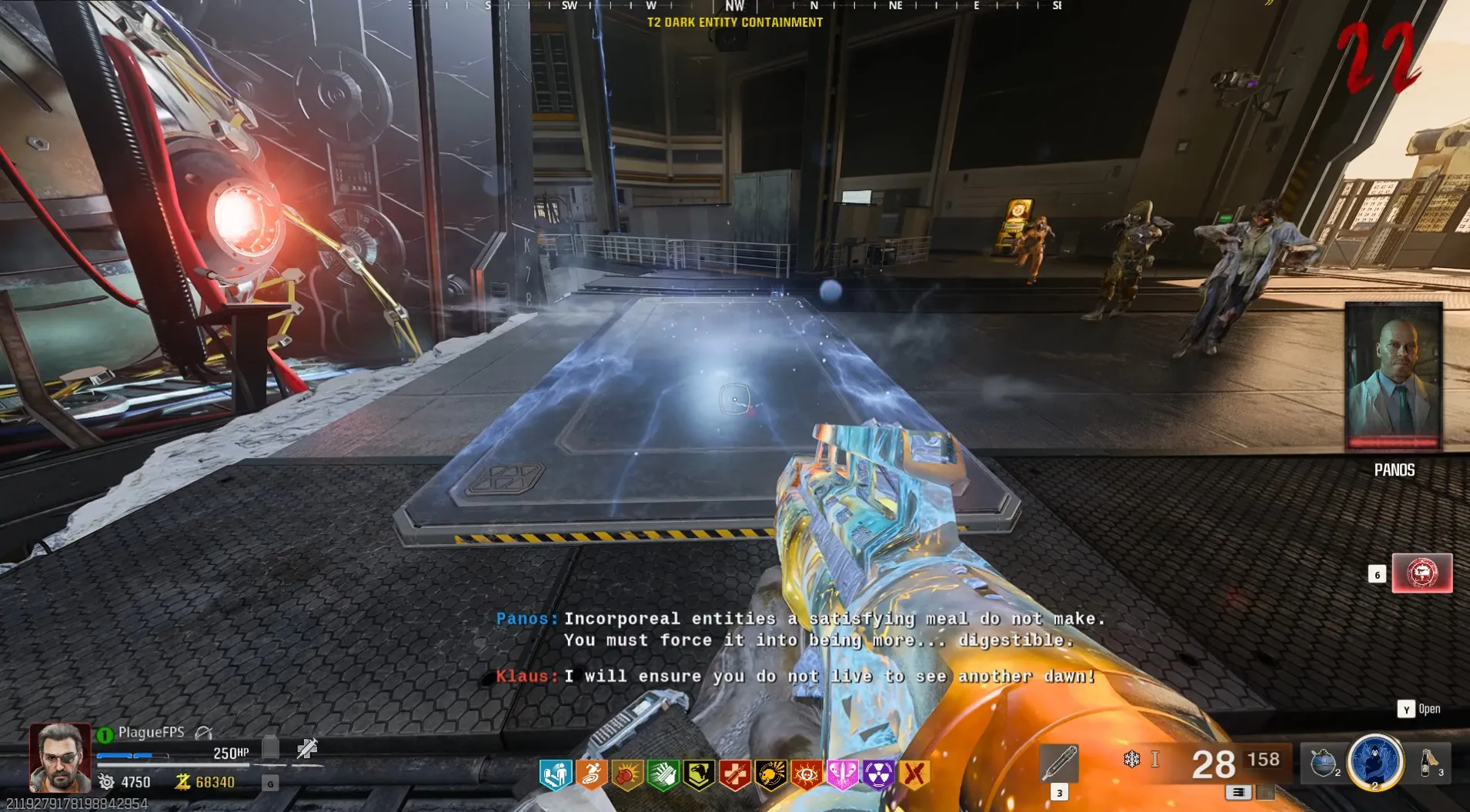Click the orange crossed-pistols Double Tap perk
Viewport: 1470px width, 812px height.
(914, 775)
